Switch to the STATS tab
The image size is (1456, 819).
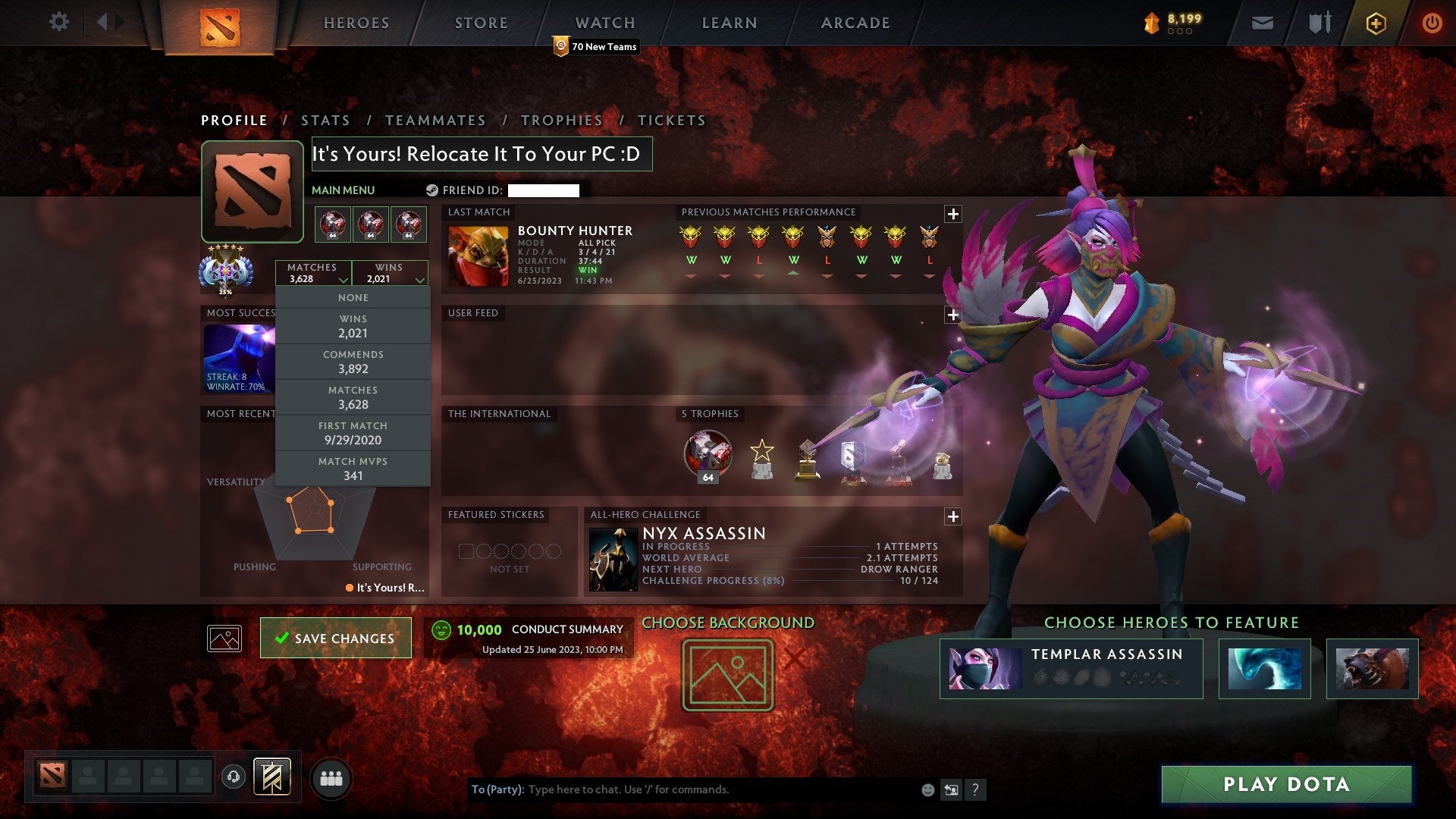tap(325, 120)
